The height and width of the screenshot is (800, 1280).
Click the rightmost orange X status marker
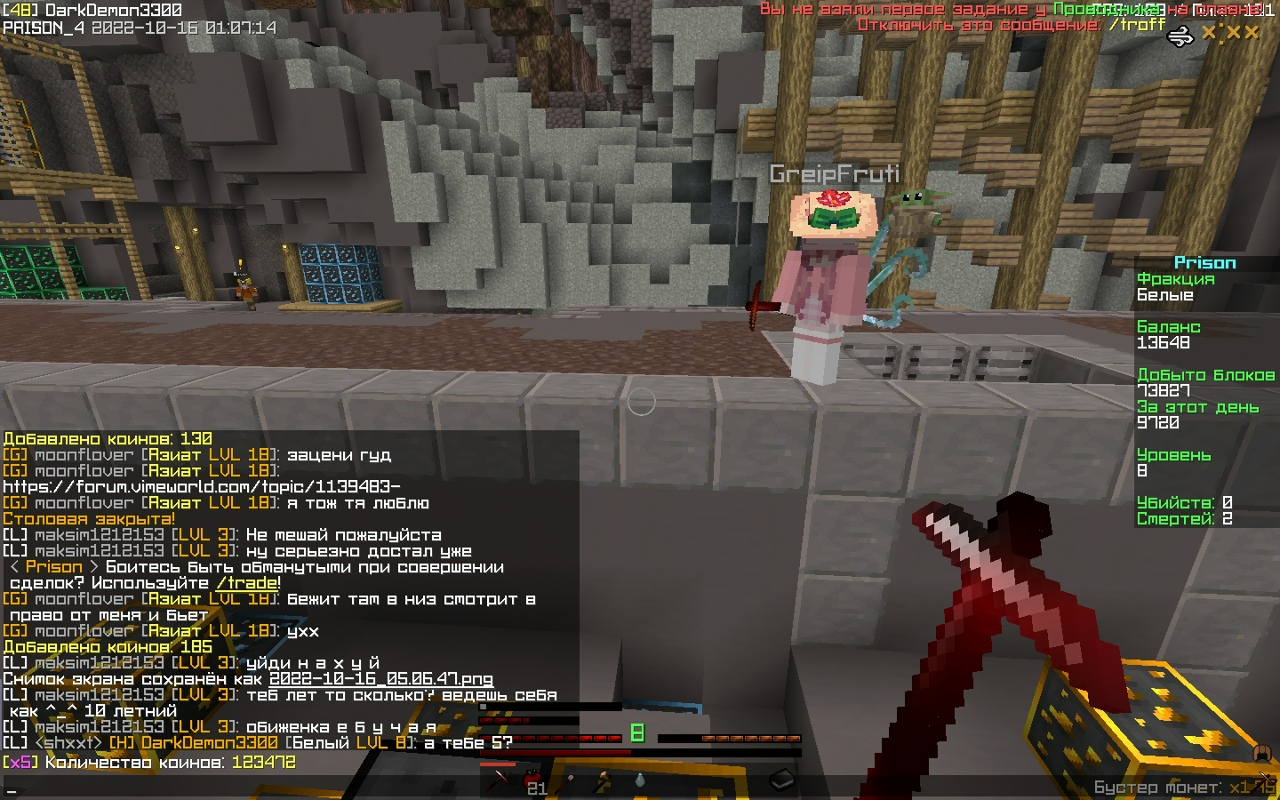pyautogui.click(x=1250, y=32)
